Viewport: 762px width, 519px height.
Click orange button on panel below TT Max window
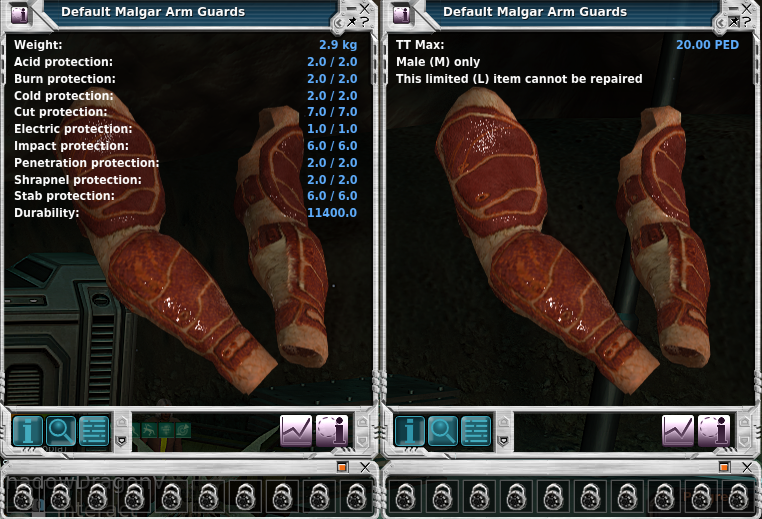click(x=723, y=466)
